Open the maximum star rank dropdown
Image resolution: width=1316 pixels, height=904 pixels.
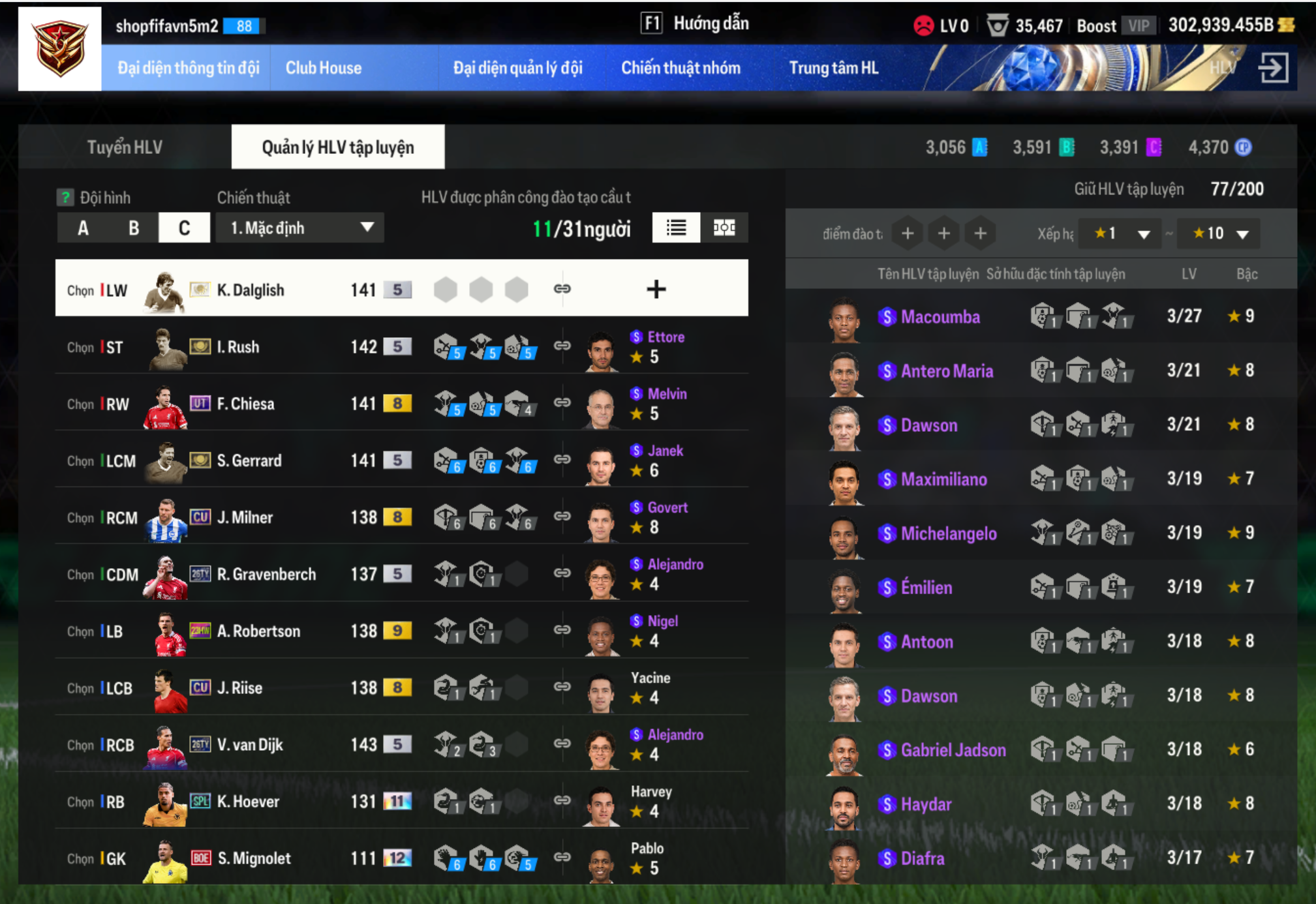(1219, 234)
